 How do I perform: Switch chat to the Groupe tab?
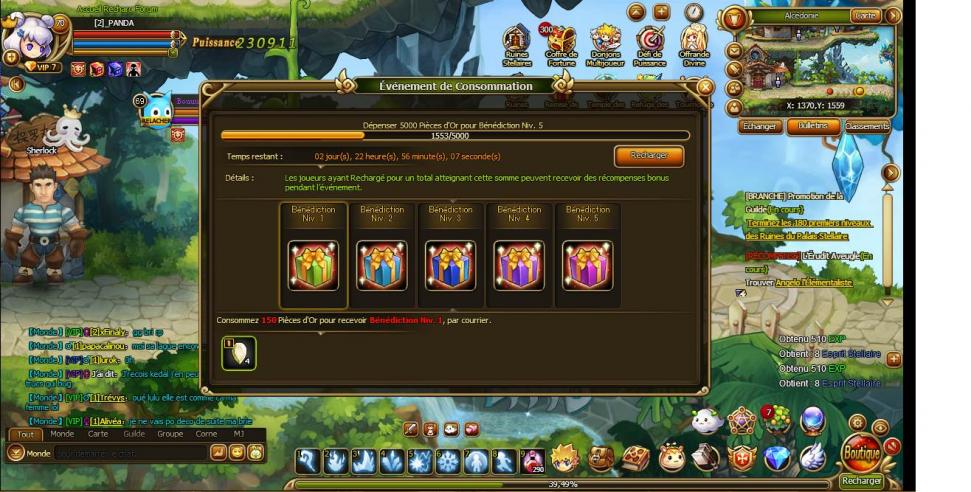(x=170, y=434)
